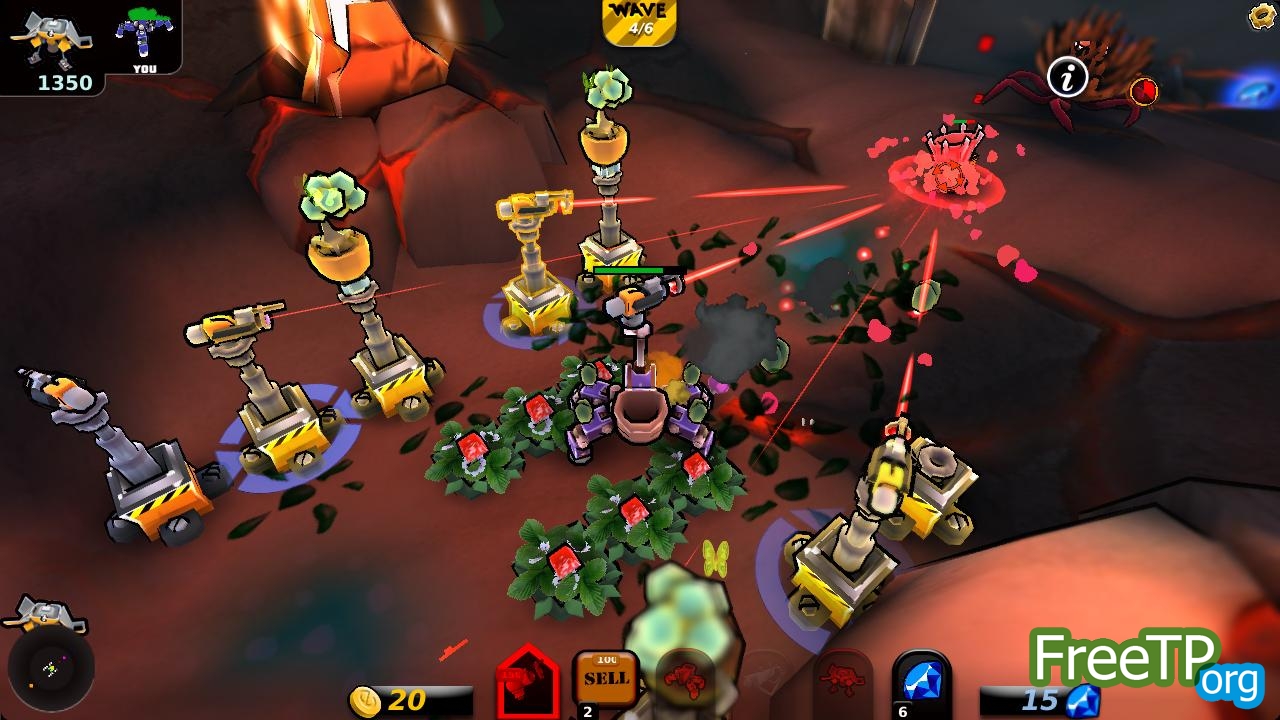Show enemy info via the 'i' icon
The height and width of the screenshot is (720, 1280).
[1067, 77]
